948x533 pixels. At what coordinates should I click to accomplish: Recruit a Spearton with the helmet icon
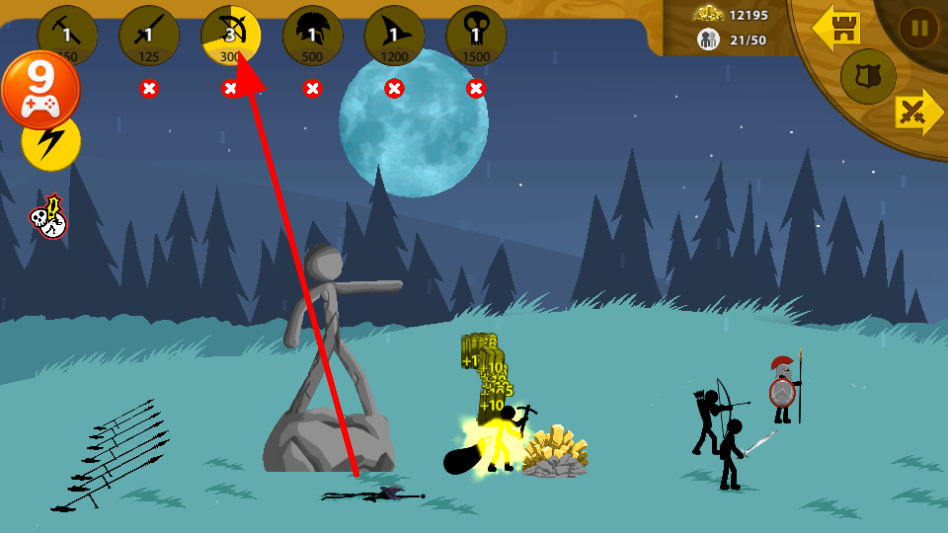(x=313, y=35)
